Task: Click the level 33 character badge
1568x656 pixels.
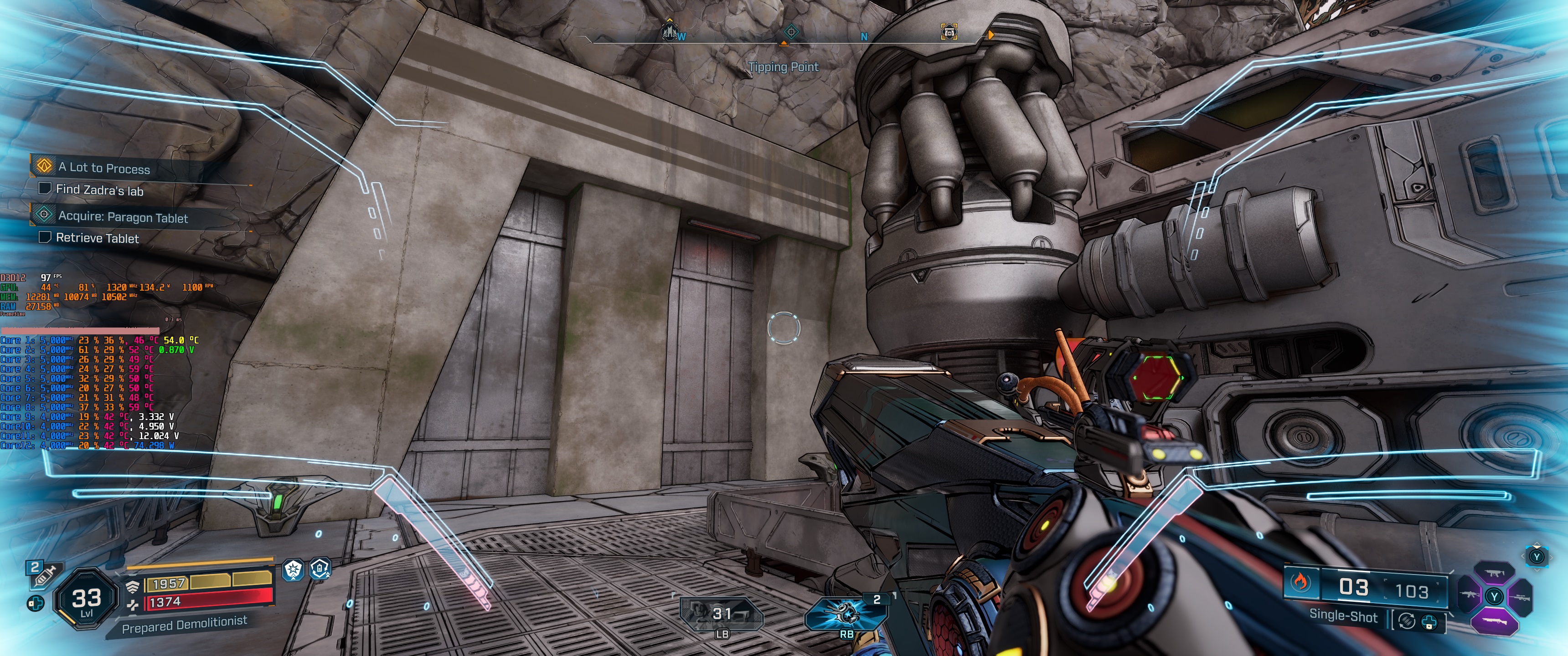Action: 86,600
